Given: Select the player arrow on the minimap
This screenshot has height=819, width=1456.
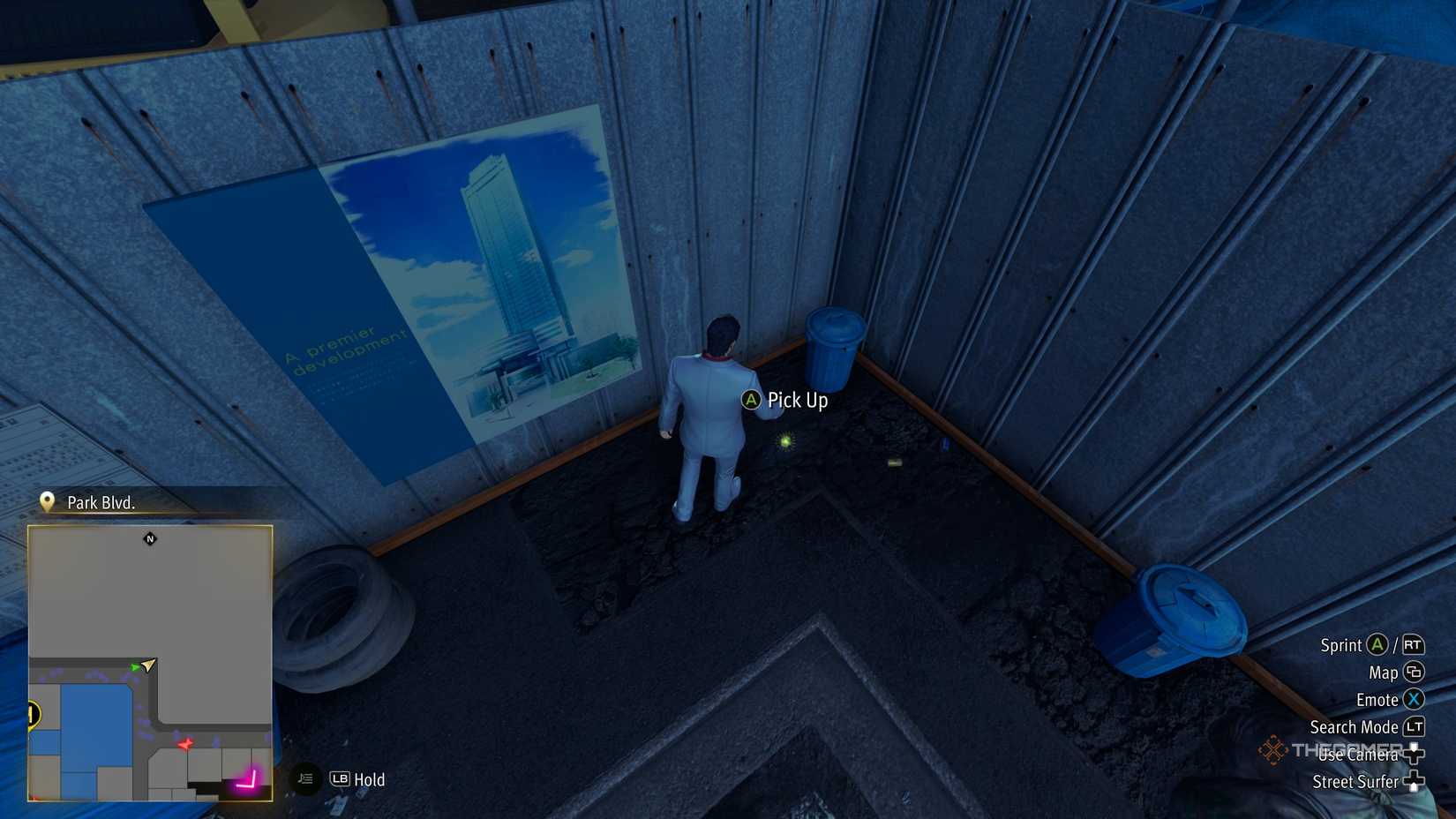Looking at the screenshot, I should (147, 665).
